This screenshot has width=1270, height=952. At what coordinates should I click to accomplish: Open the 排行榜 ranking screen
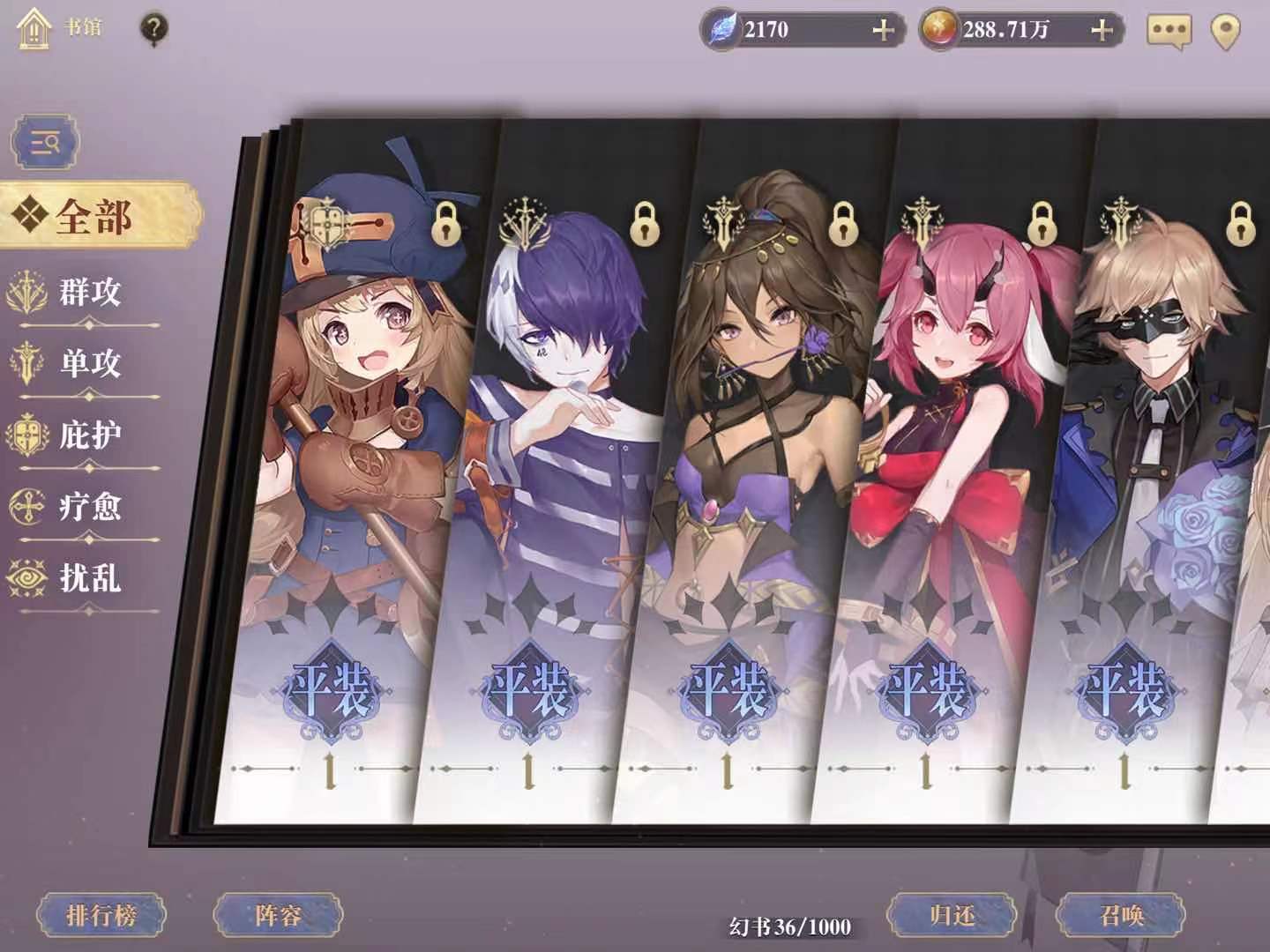(104, 914)
